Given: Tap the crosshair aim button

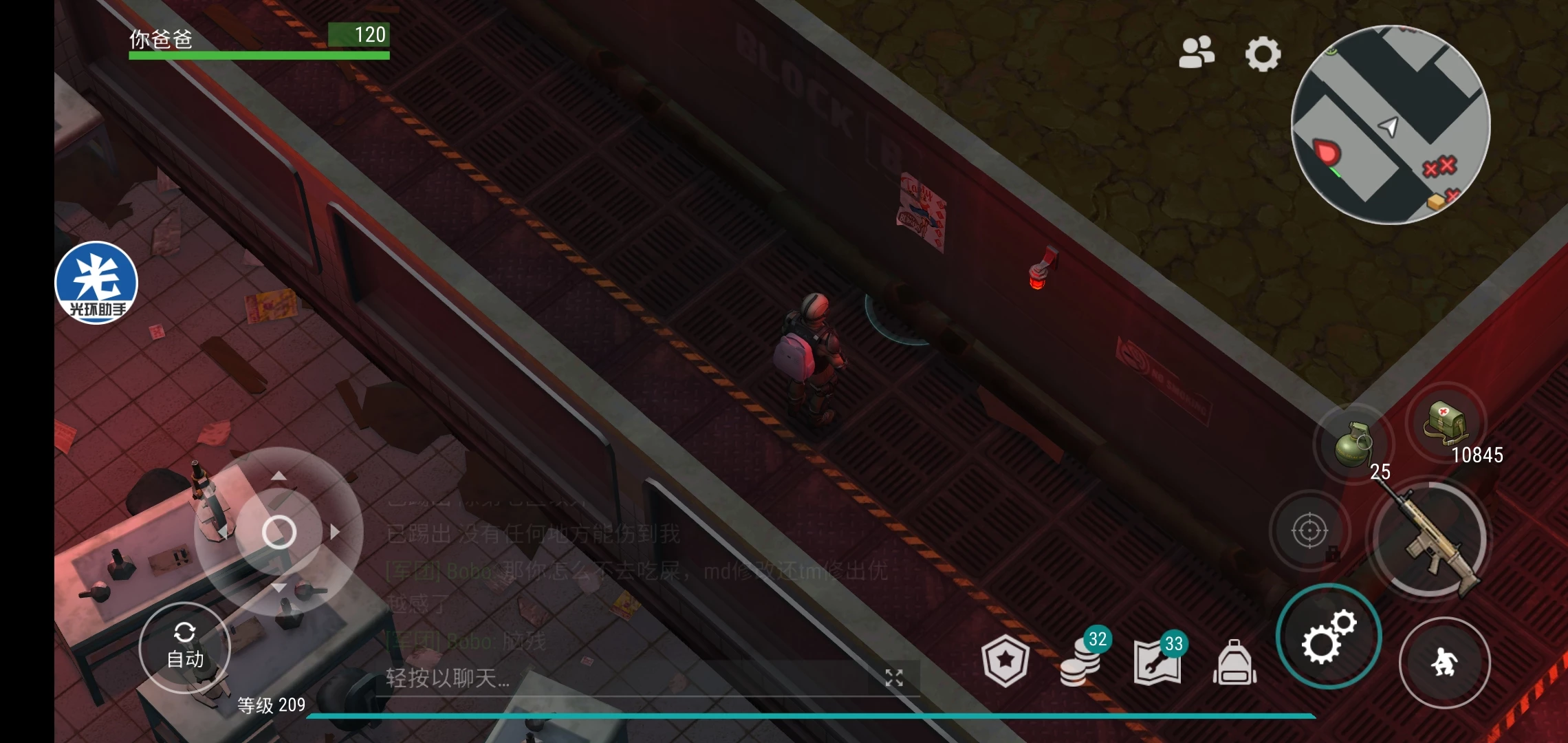Looking at the screenshot, I should pyautogui.click(x=1309, y=531).
